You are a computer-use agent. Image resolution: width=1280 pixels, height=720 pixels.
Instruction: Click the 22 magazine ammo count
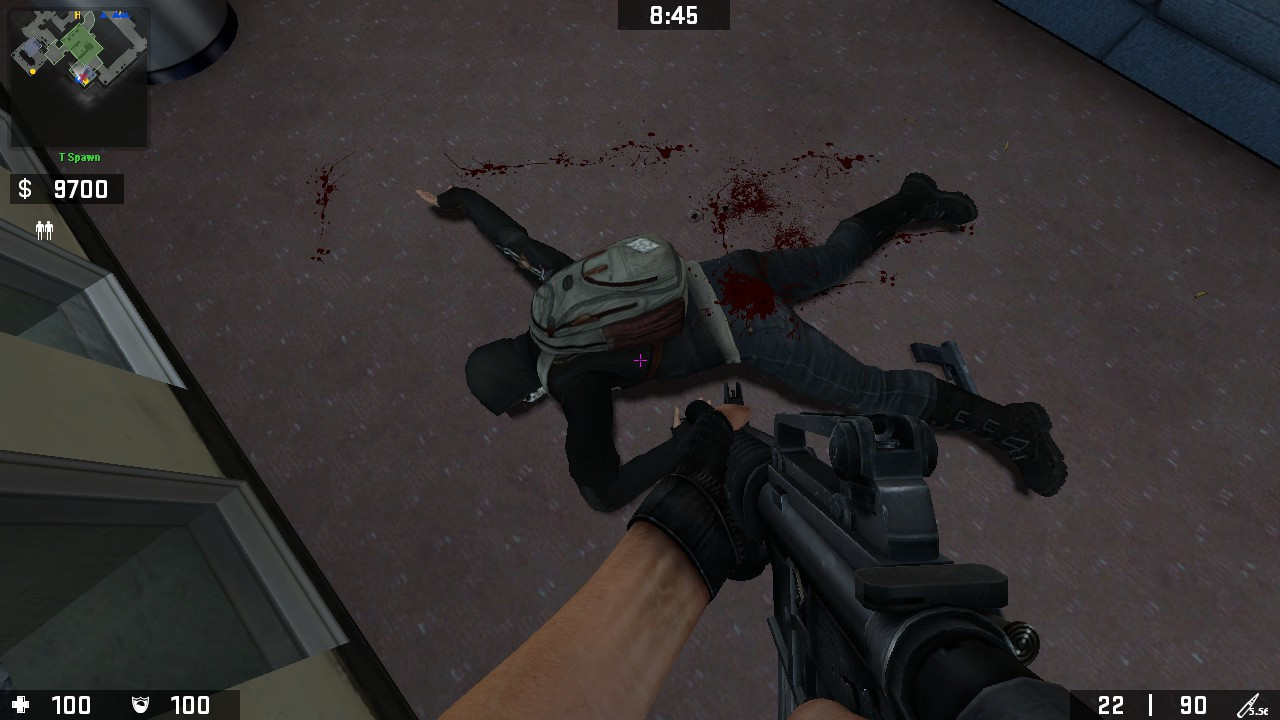pyautogui.click(x=1112, y=705)
